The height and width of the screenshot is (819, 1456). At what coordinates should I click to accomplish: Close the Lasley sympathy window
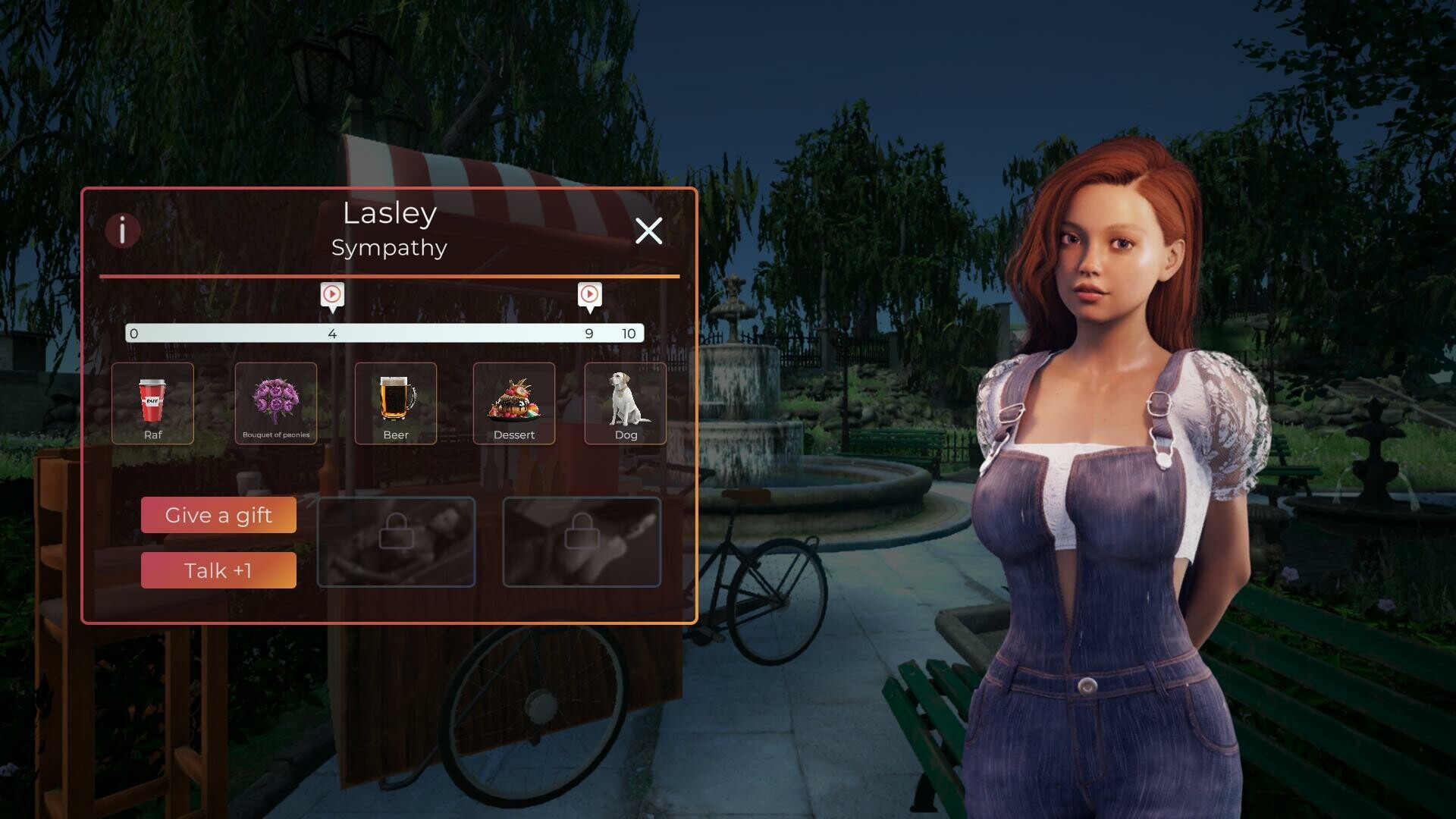coord(649,231)
